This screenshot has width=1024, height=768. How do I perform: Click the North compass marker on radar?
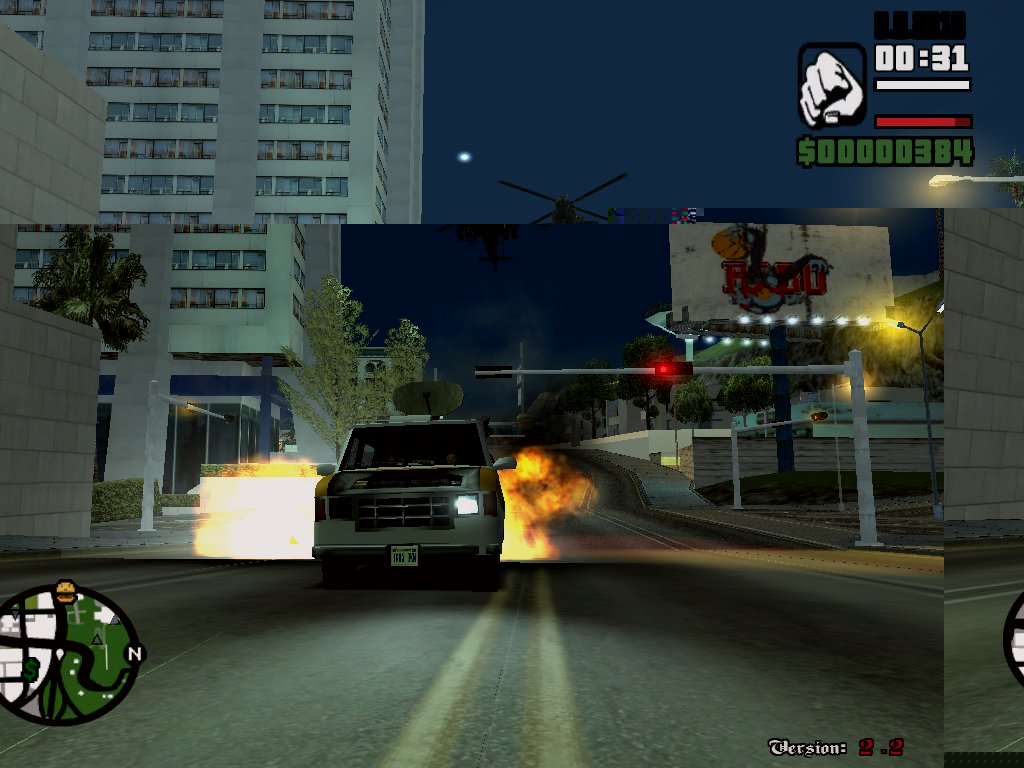pyautogui.click(x=135, y=653)
